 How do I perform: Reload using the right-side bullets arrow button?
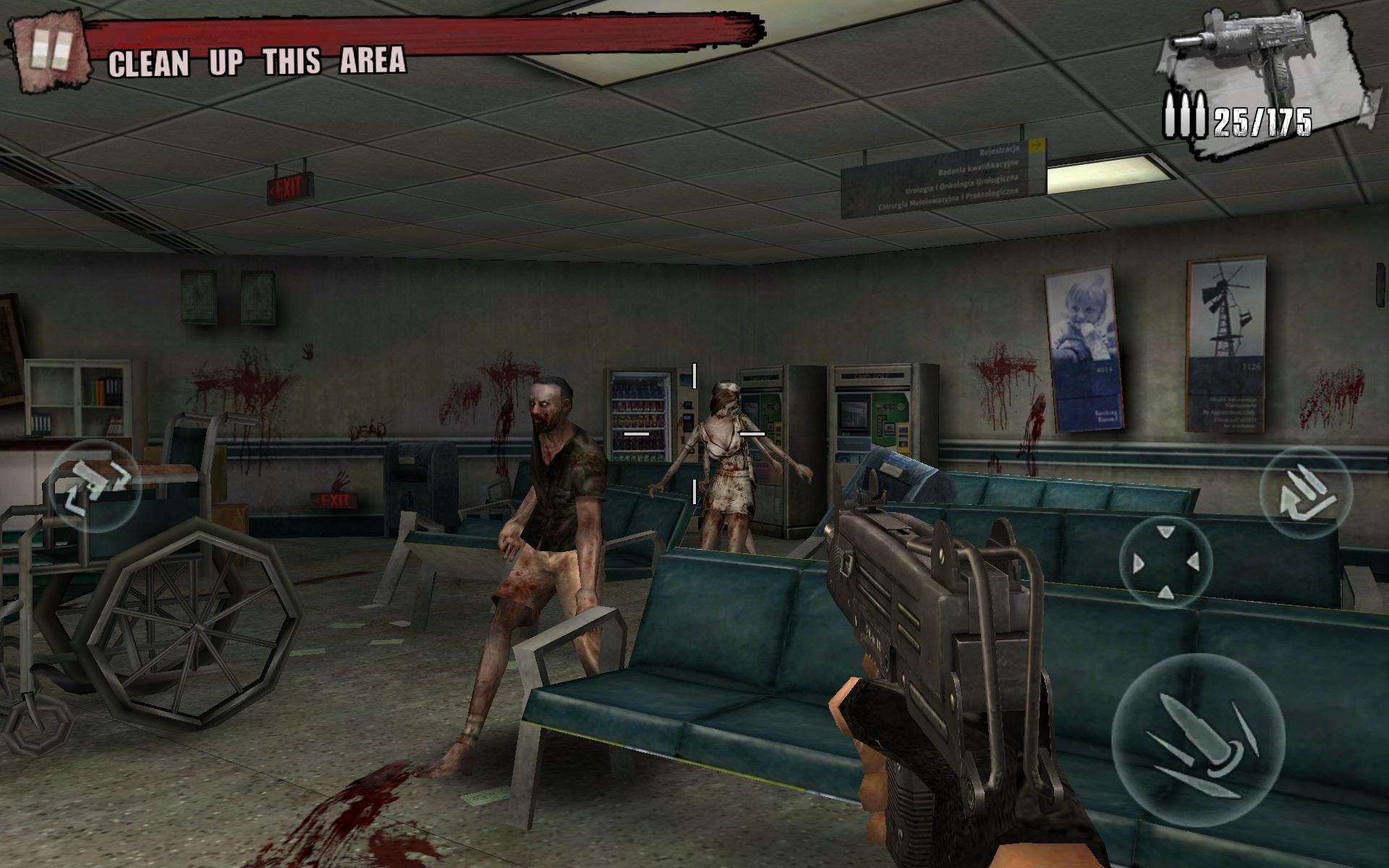coord(1305,493)
